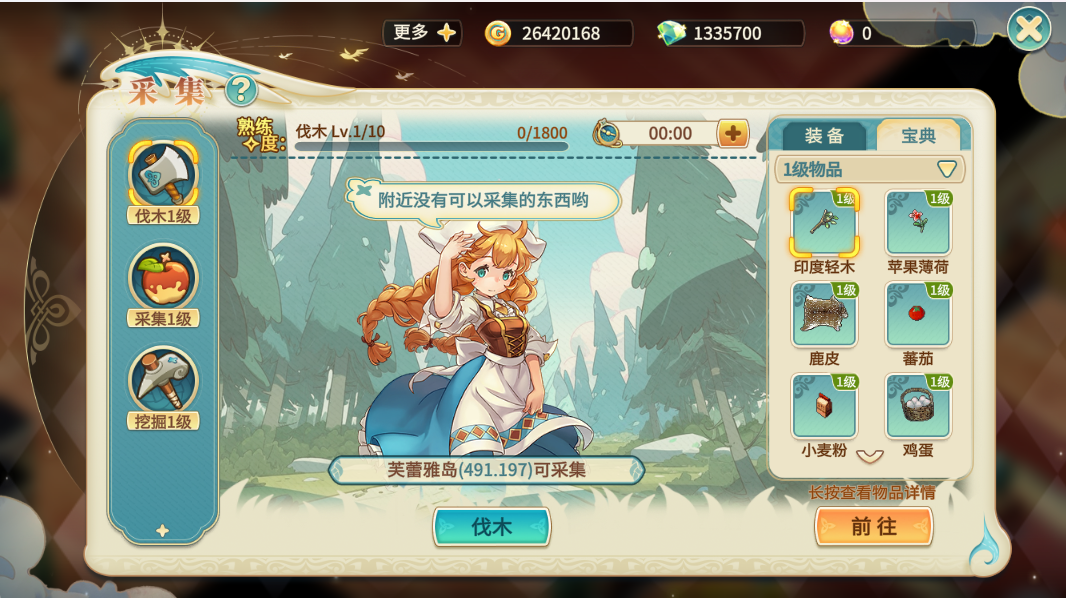
Task: Choose the 鹿皮 item slot
Action: 824,315
